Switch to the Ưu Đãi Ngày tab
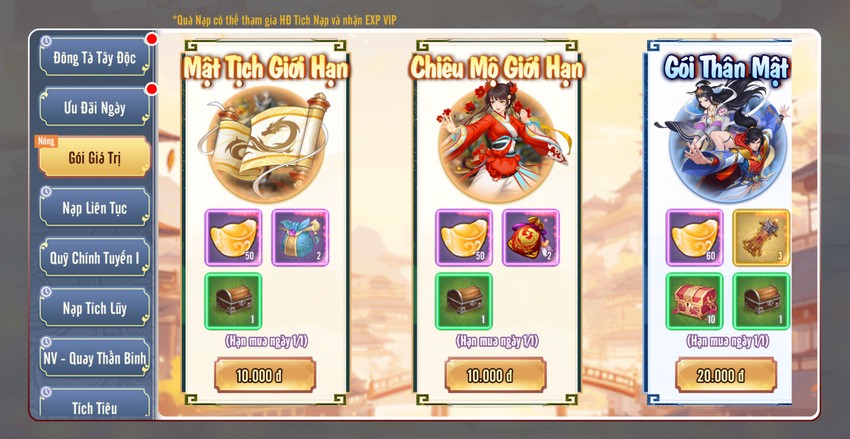The image size is (850, 439). click(x=95, y=107)
